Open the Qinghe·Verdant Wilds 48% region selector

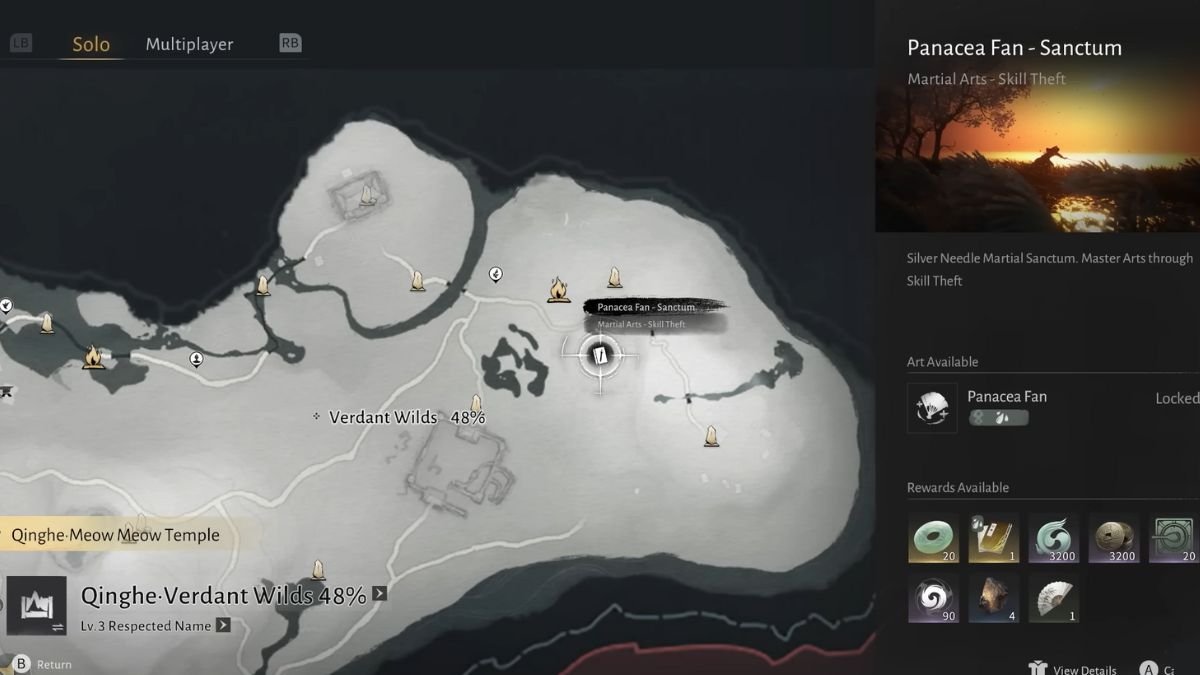223,596
